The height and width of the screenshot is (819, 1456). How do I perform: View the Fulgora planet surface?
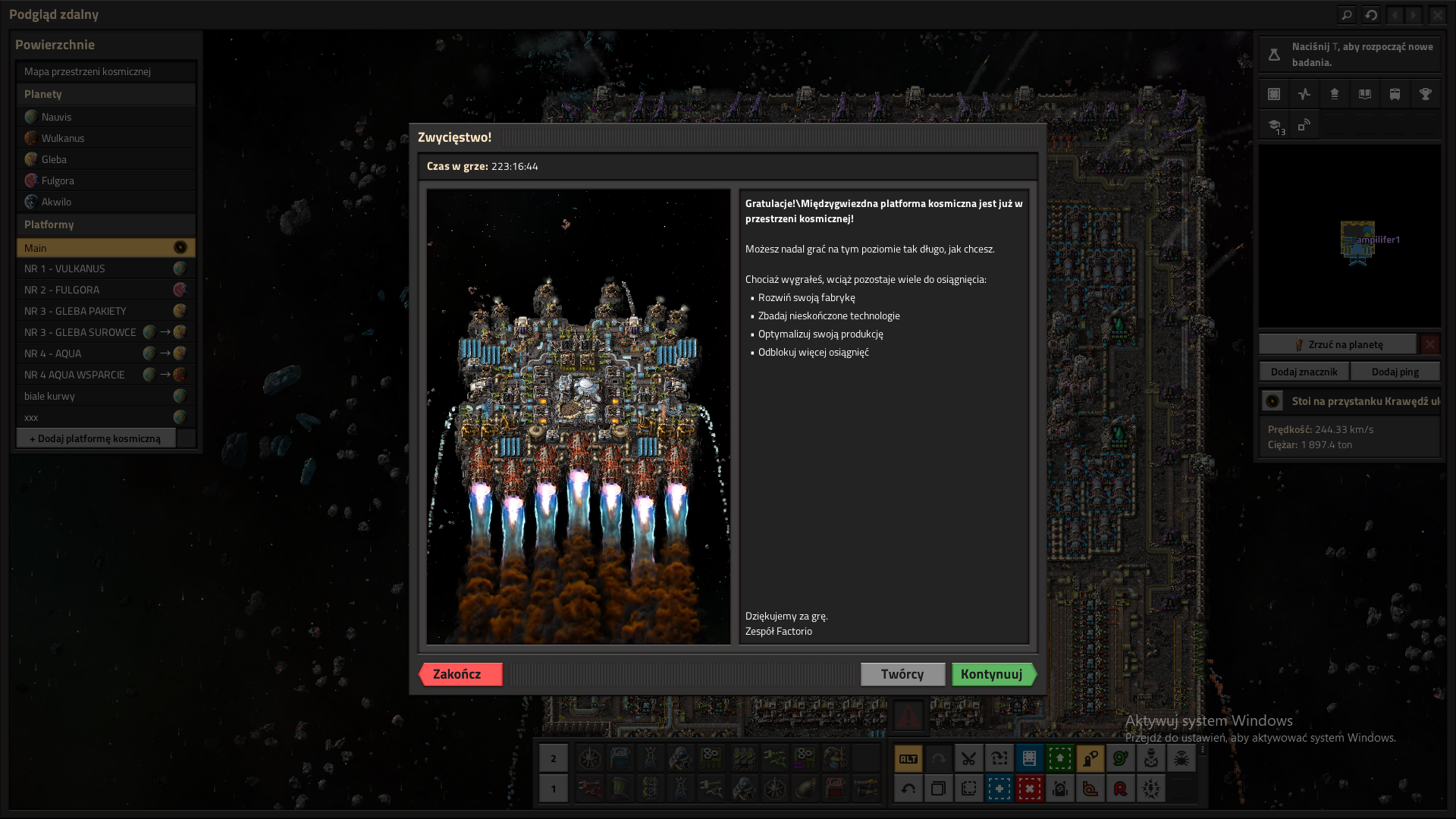click(x=58, y=180)
